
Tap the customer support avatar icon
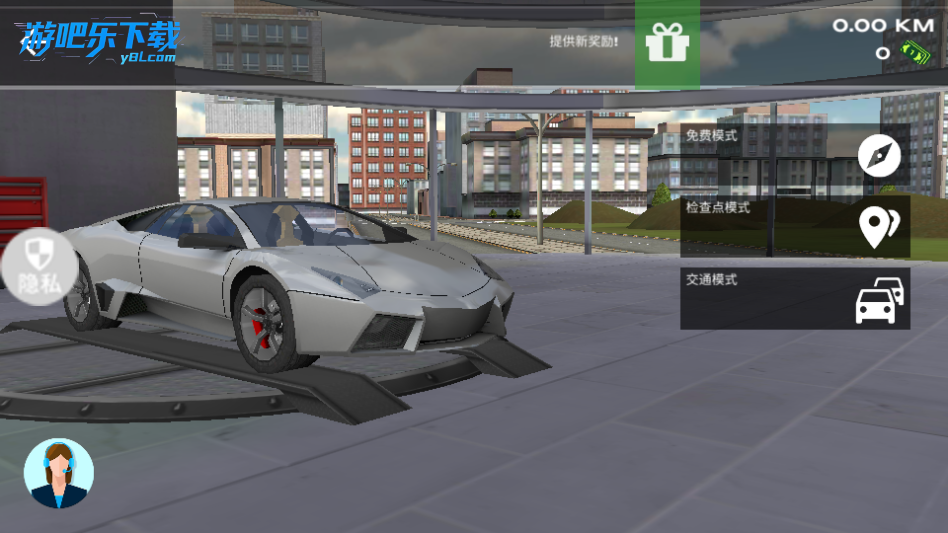(x=58, y=473)
